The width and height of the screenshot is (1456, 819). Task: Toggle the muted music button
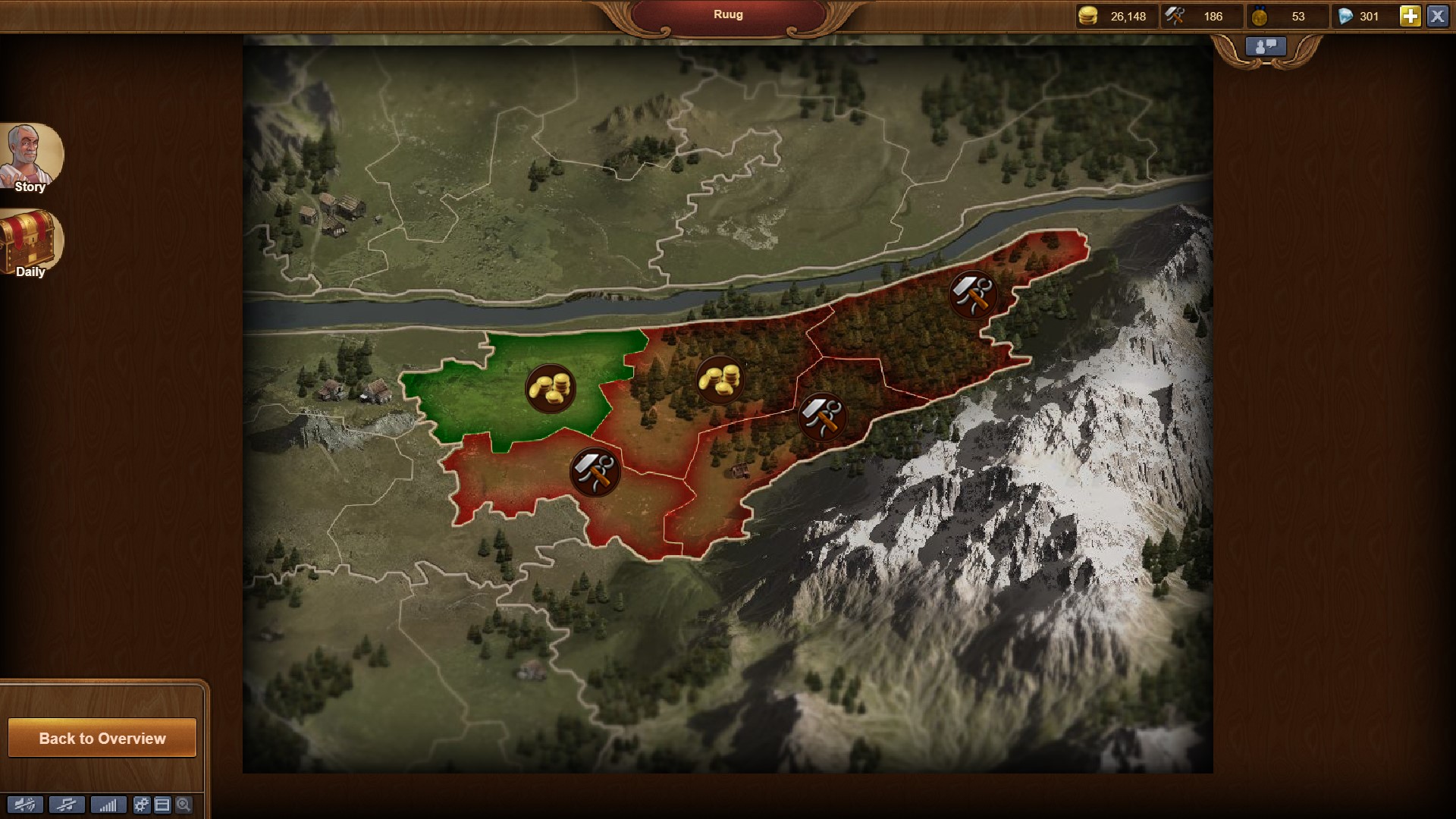click(x=66, y=805)
